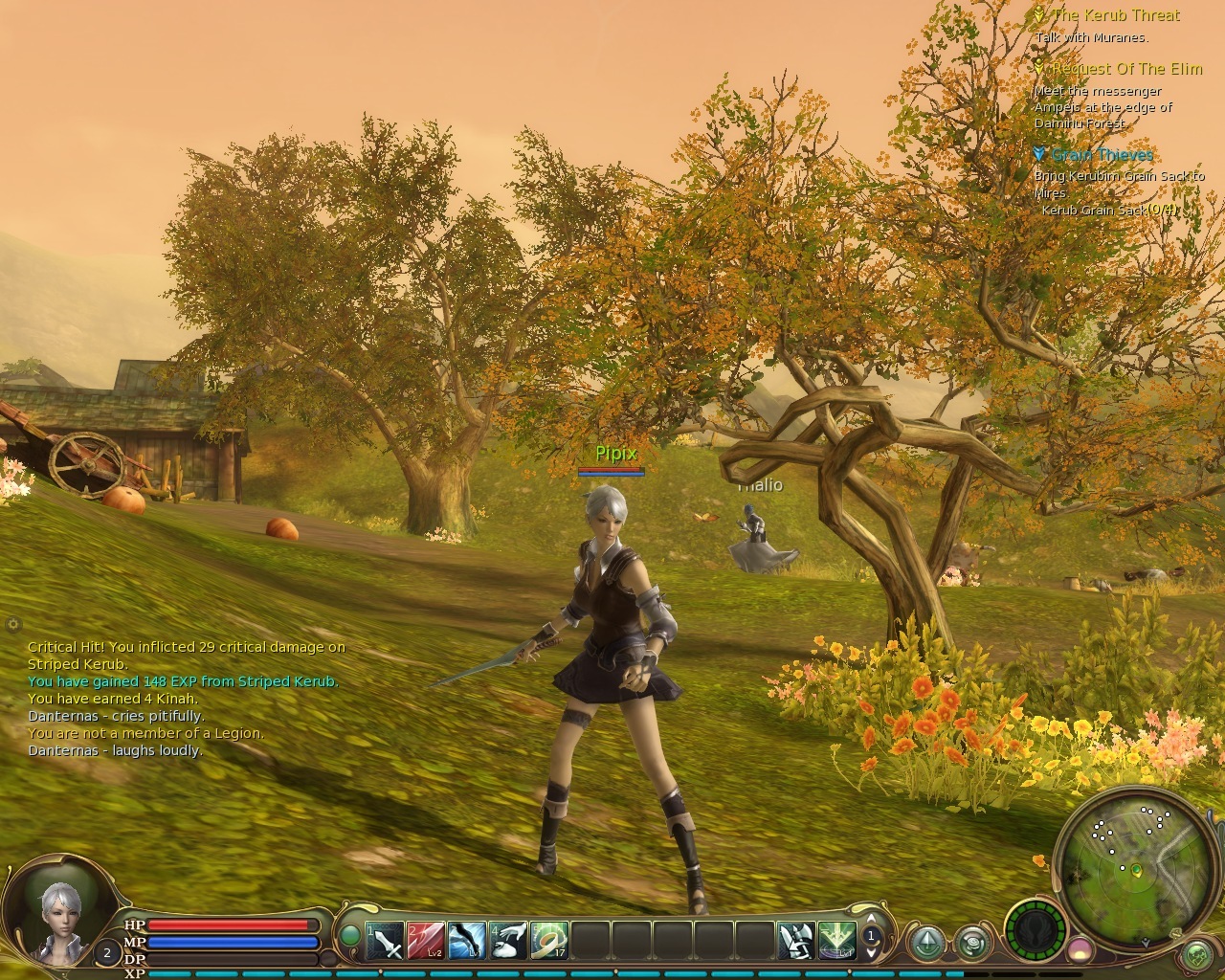Open the round up-arrow menu button
Viewport: 1225px width, 980px height.
926,944
